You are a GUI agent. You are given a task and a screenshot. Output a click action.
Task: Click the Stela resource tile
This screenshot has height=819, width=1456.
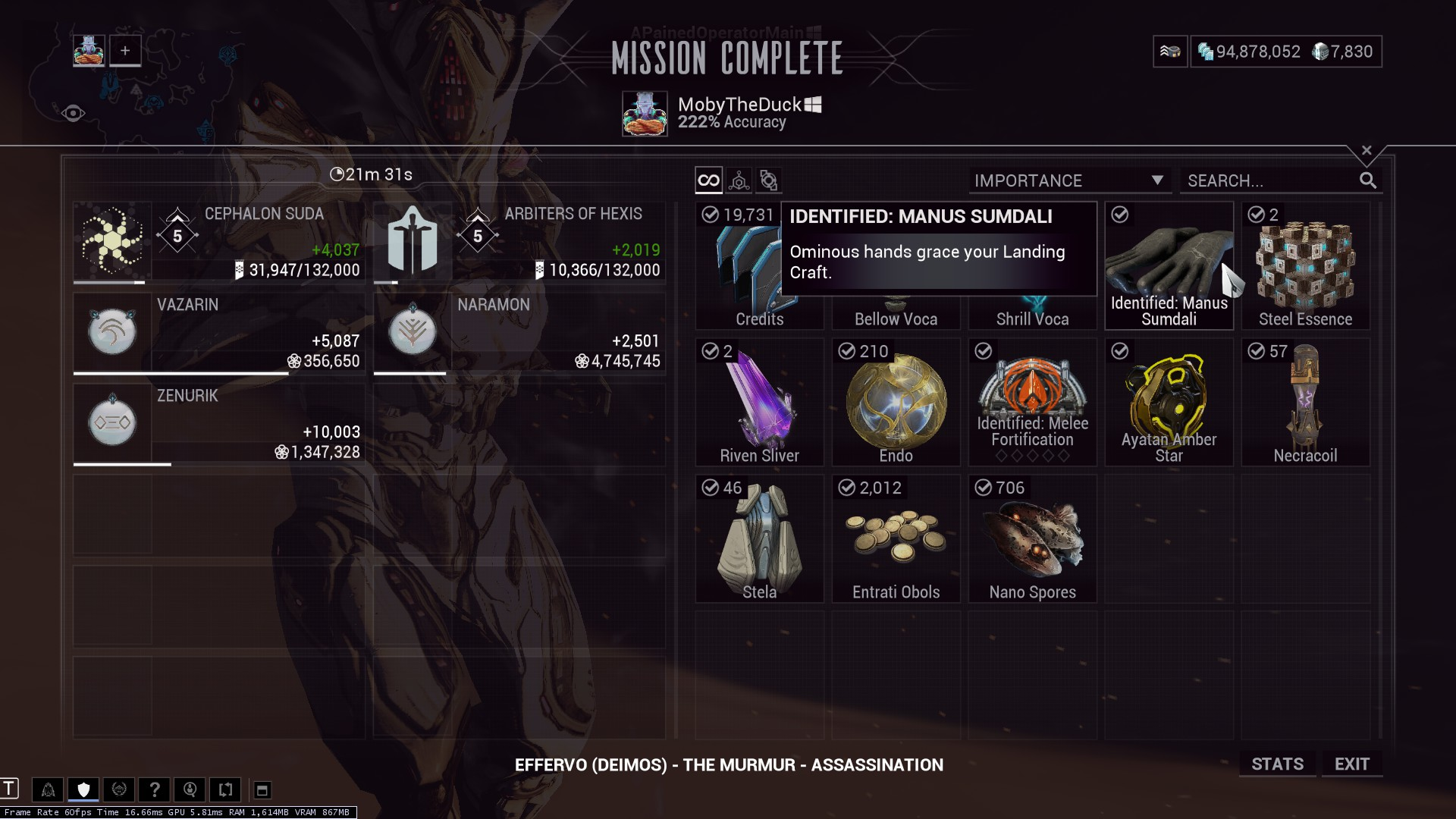pos(759,538)
